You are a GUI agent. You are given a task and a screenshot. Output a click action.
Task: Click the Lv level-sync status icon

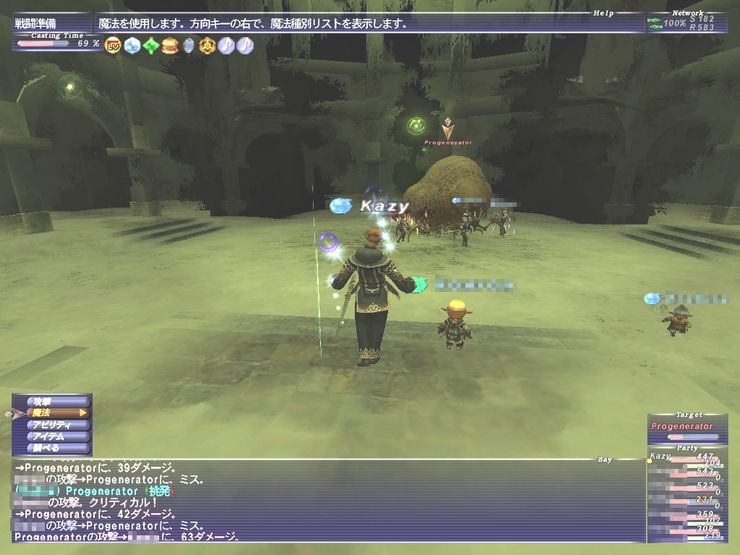point(112,45)
